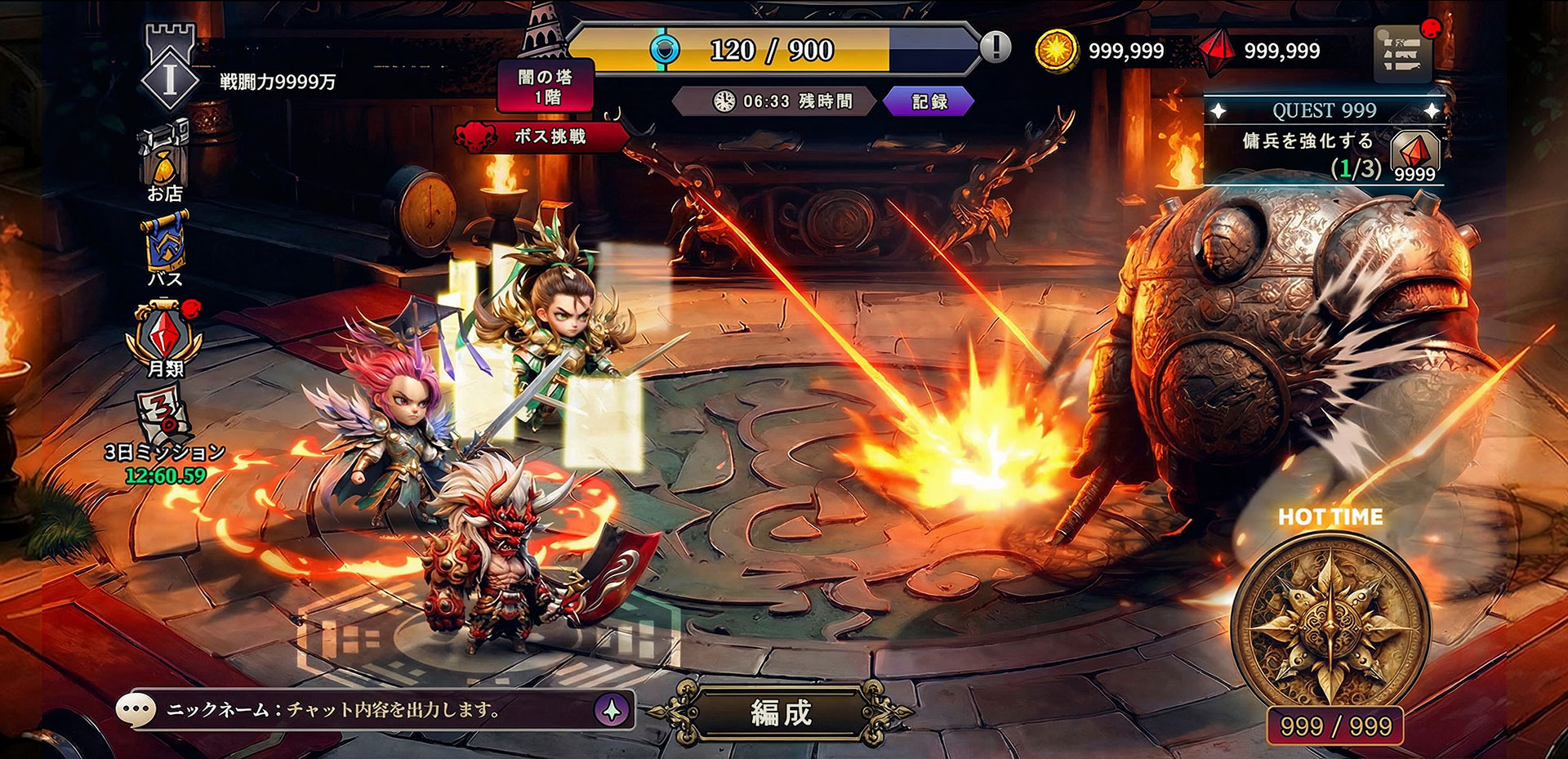Claim the quest red gem 9999 reward

point(1414,155)
